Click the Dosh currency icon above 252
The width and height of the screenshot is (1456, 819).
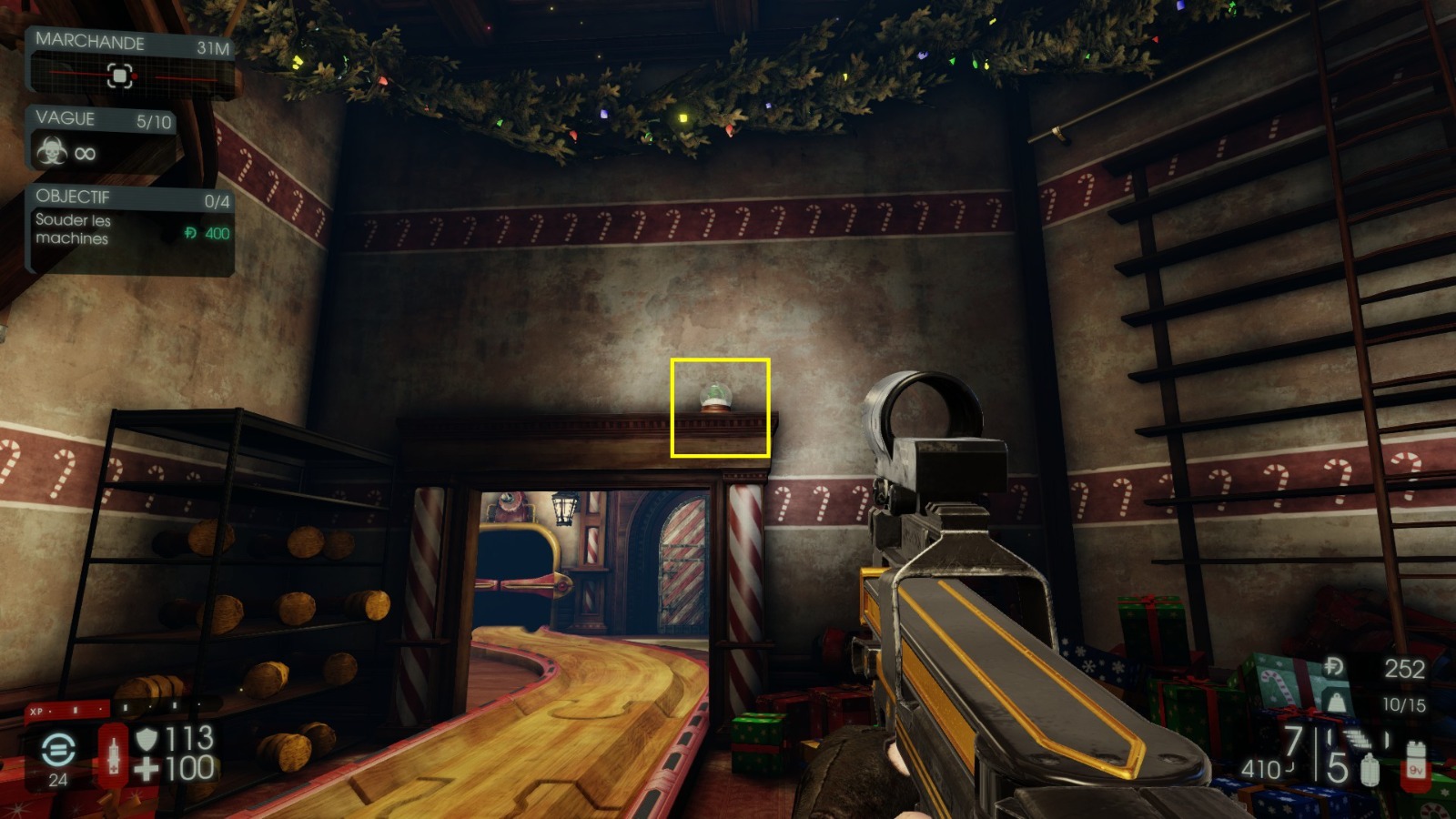pyautogui.click(x=1334, y=665)
